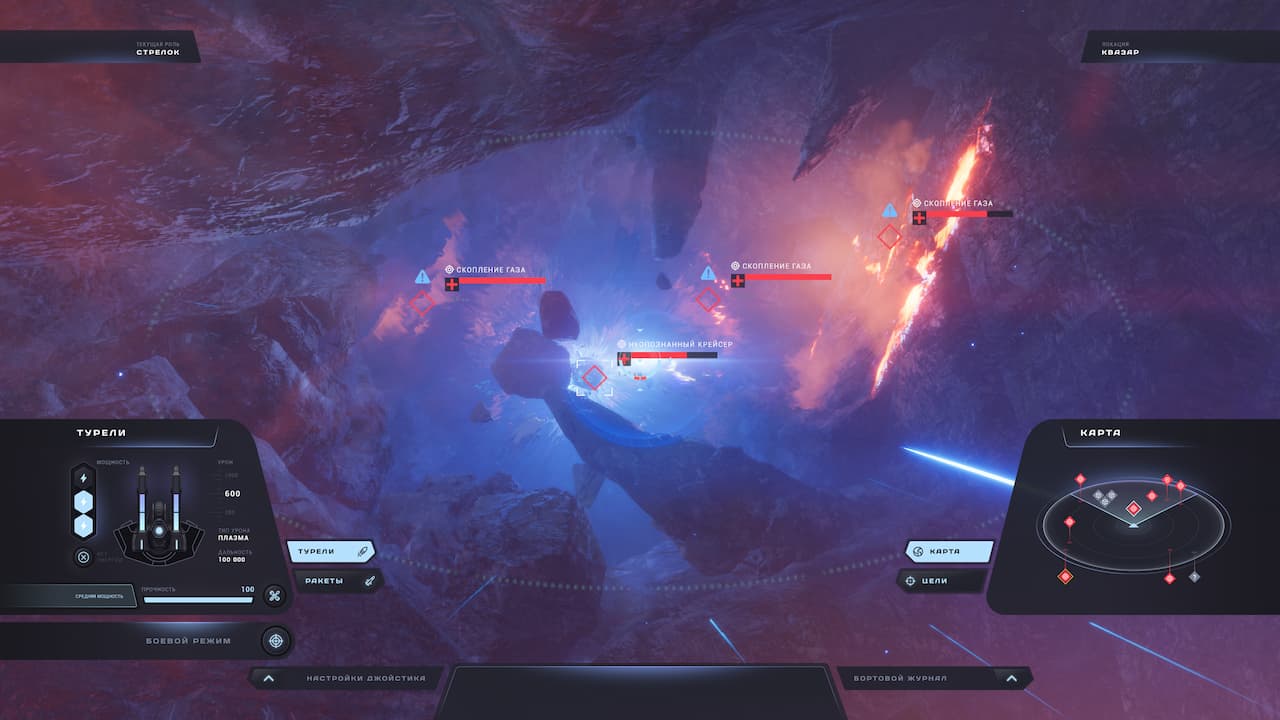Show the Цели targets tab
The image size is (1280, 720).
(x=940, y=580)
